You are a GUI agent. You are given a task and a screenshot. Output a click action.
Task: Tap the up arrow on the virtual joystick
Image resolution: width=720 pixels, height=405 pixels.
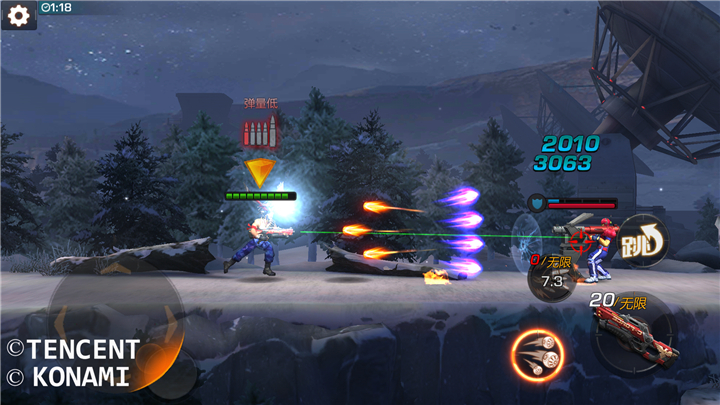(x=117, y=268)
